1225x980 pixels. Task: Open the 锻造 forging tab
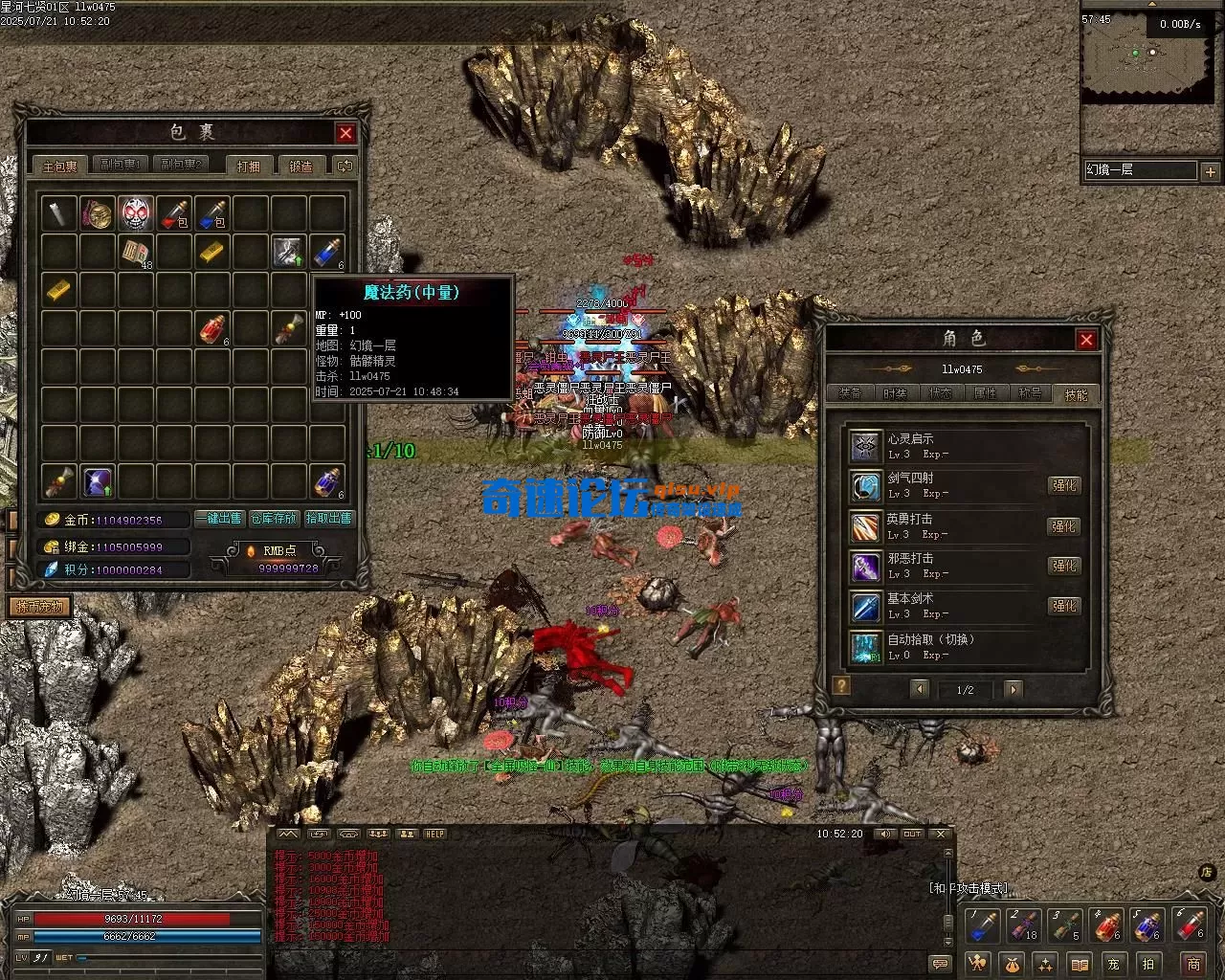click(301, 166)
